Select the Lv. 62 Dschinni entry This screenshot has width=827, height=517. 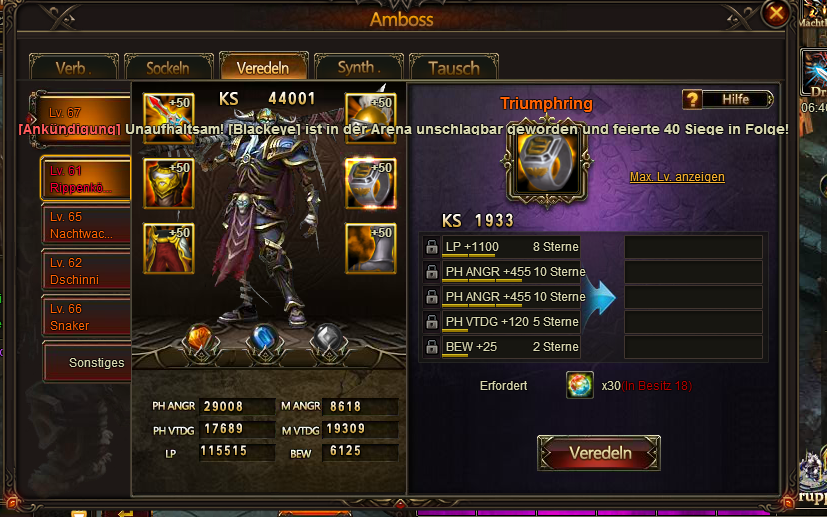pyautogui.click(x=86, y=271)
